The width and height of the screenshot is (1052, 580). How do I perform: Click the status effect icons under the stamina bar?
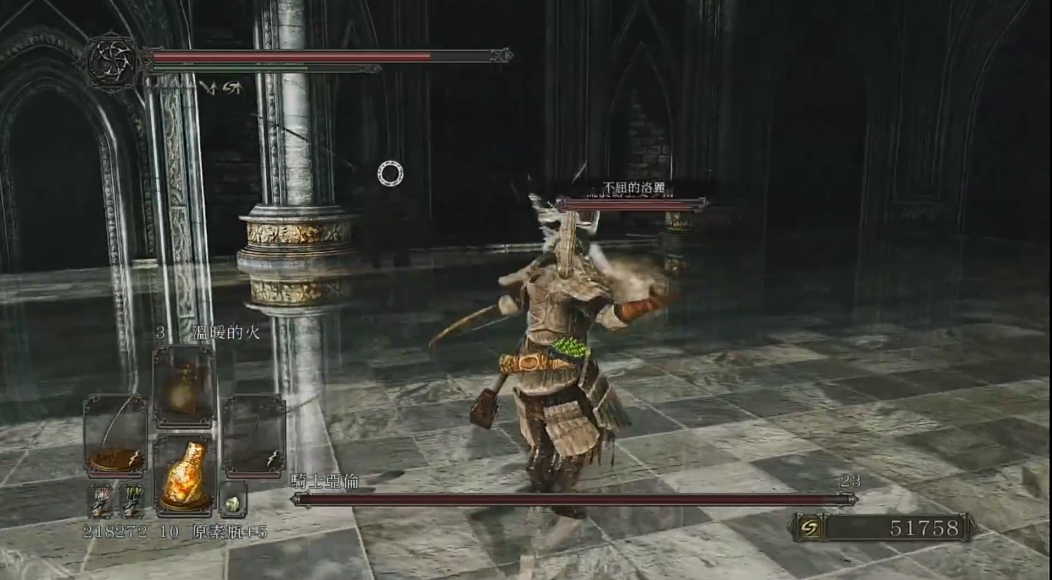point(220,87)
